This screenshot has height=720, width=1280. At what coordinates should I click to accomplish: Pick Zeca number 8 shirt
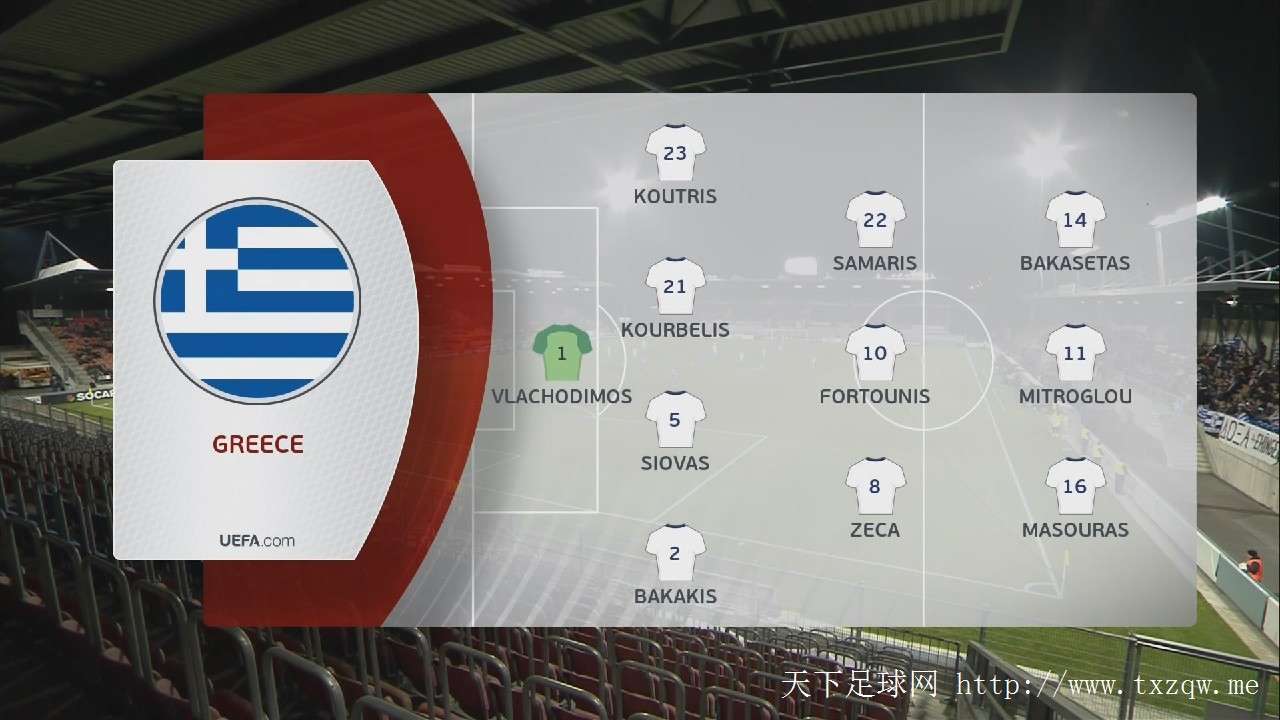pos(875,487)
